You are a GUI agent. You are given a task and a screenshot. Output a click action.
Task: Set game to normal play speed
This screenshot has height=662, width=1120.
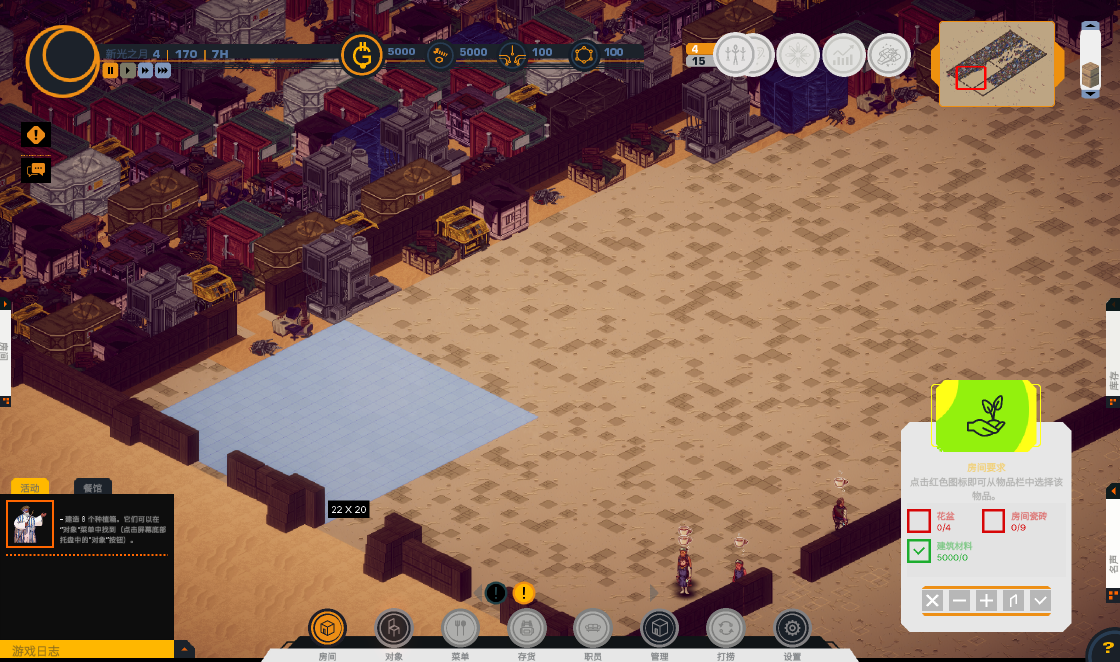128,70
